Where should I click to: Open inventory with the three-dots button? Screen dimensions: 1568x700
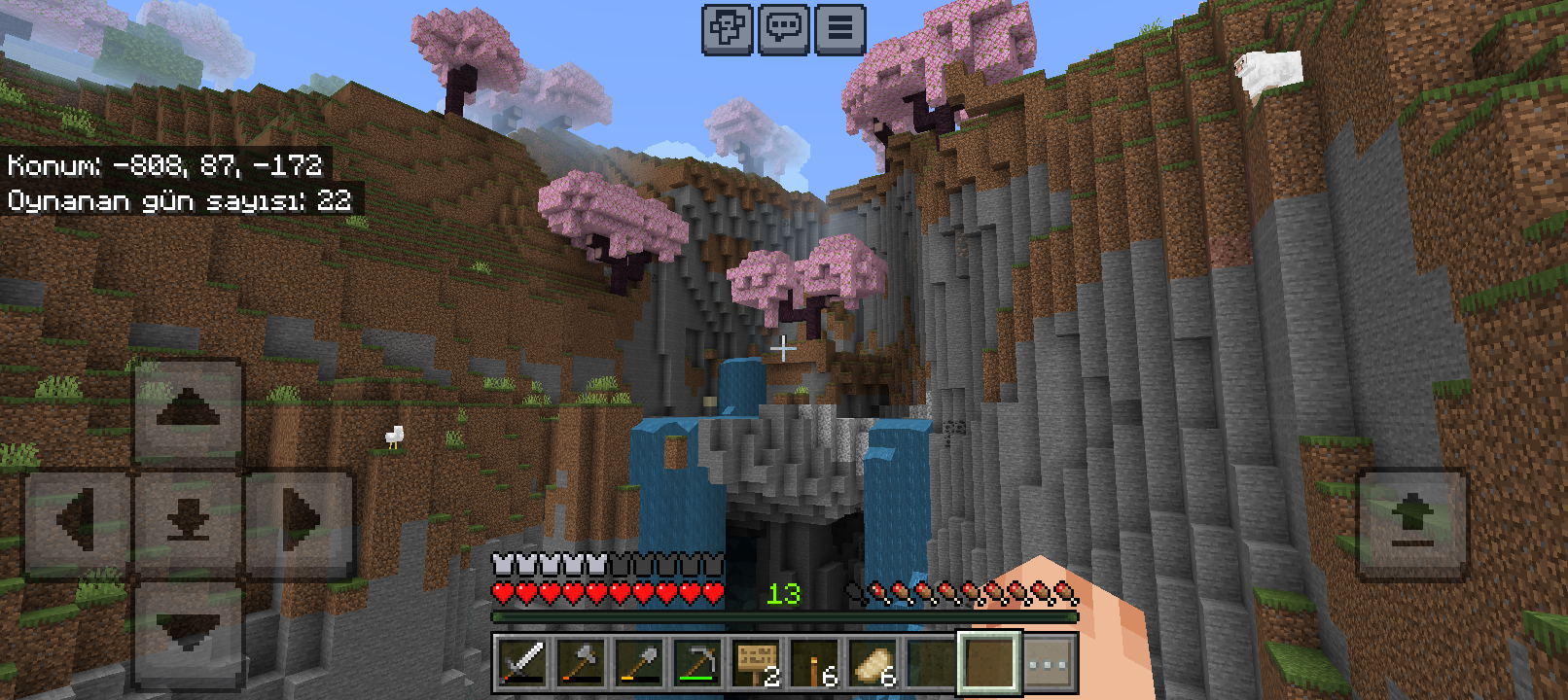(x=1049, y=664)
